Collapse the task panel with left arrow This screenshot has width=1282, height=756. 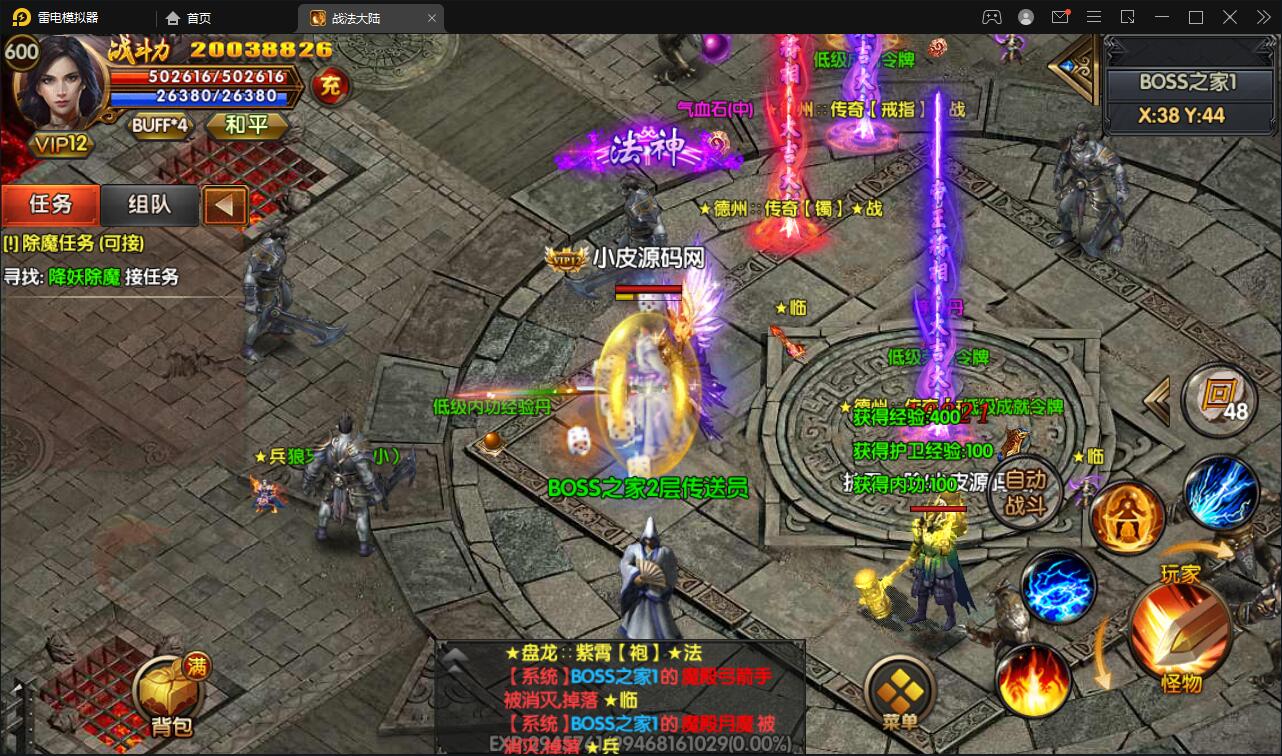[225, 205]
